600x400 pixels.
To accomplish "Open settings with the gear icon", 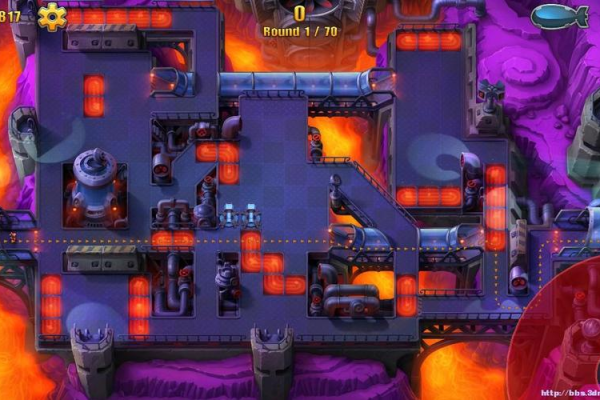I will [51, 16].
